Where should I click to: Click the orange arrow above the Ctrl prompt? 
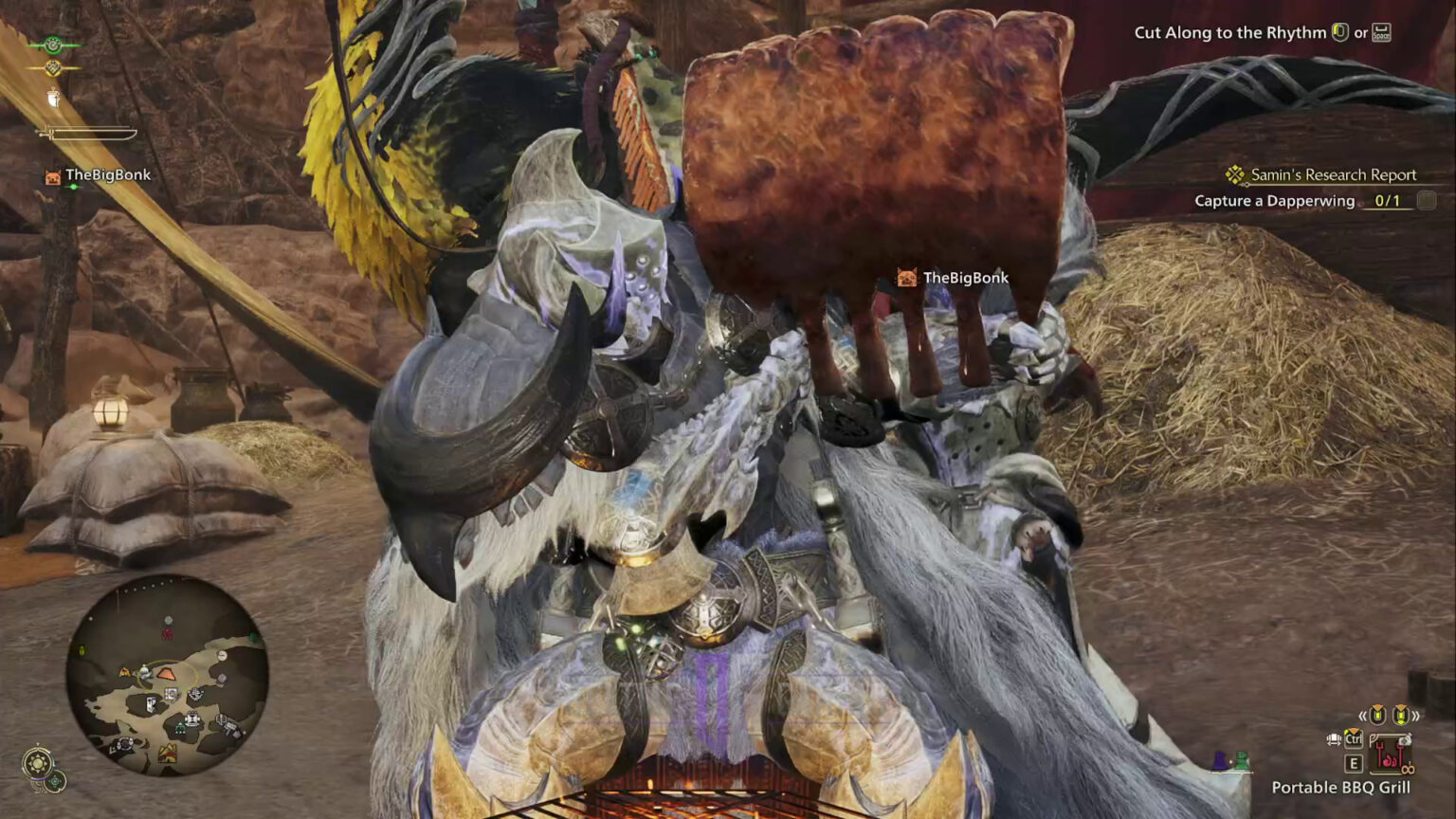(1354, 731)
